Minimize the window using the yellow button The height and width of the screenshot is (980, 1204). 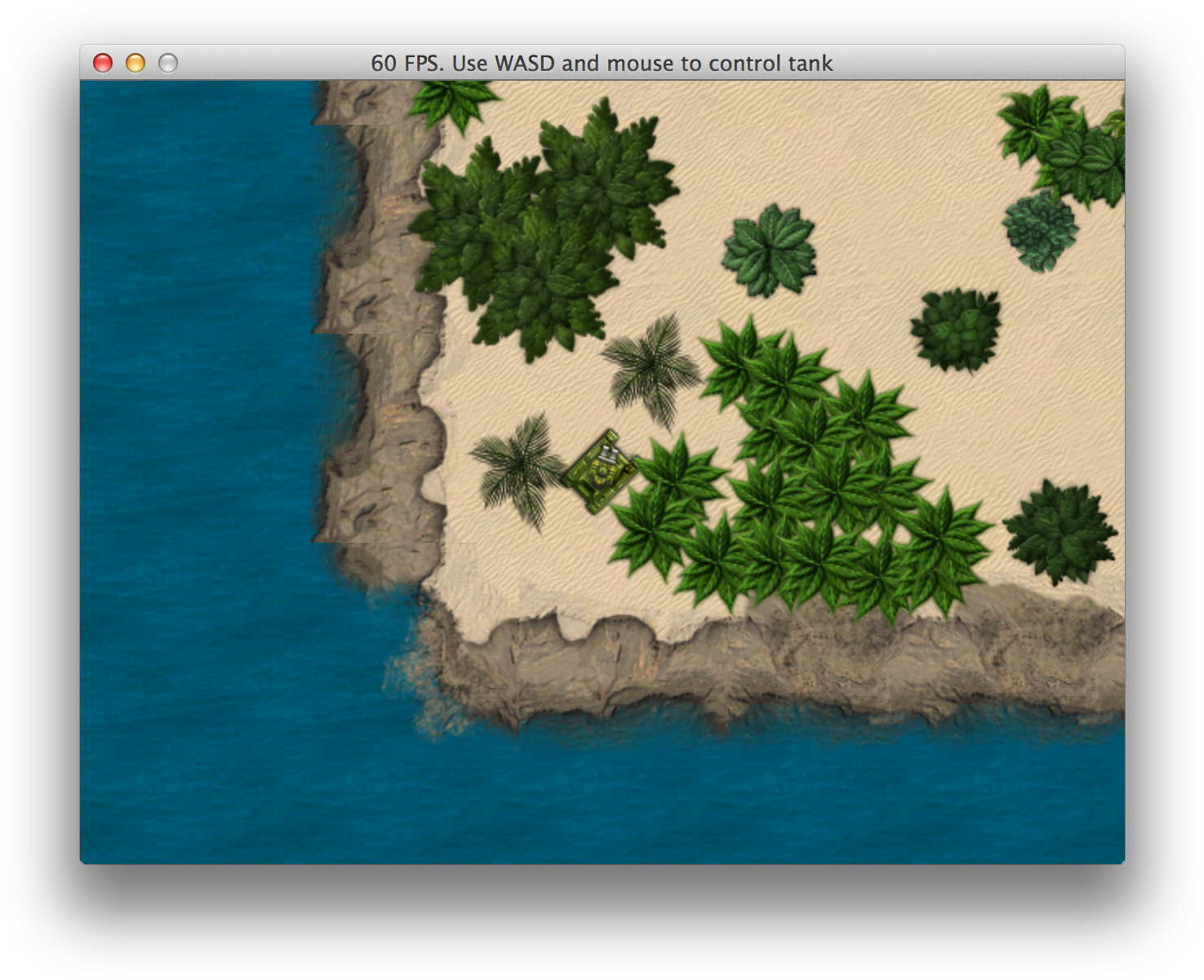pyautogui.click(x=136, y=63)
